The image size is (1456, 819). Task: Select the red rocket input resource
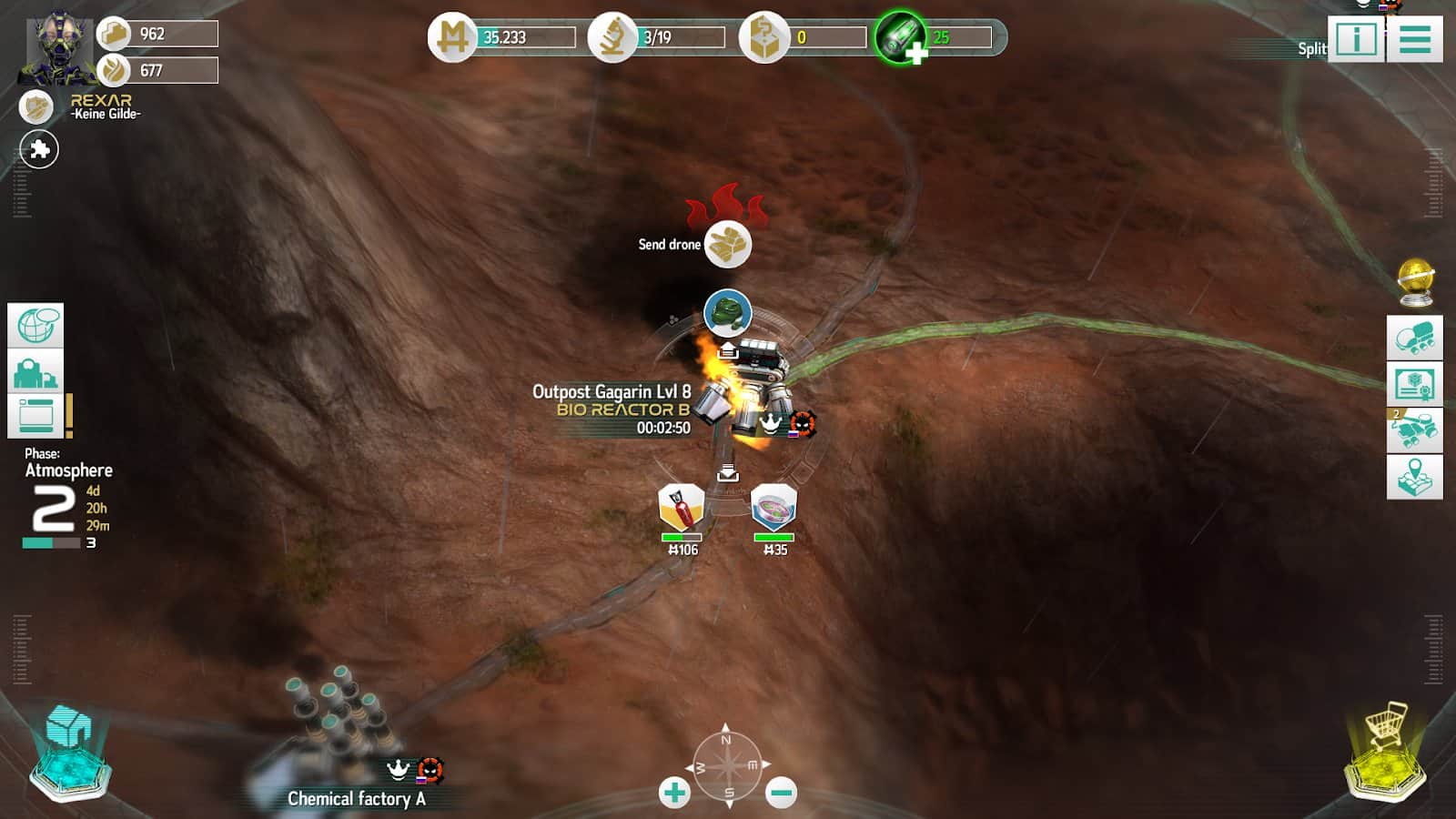point(681,507)
